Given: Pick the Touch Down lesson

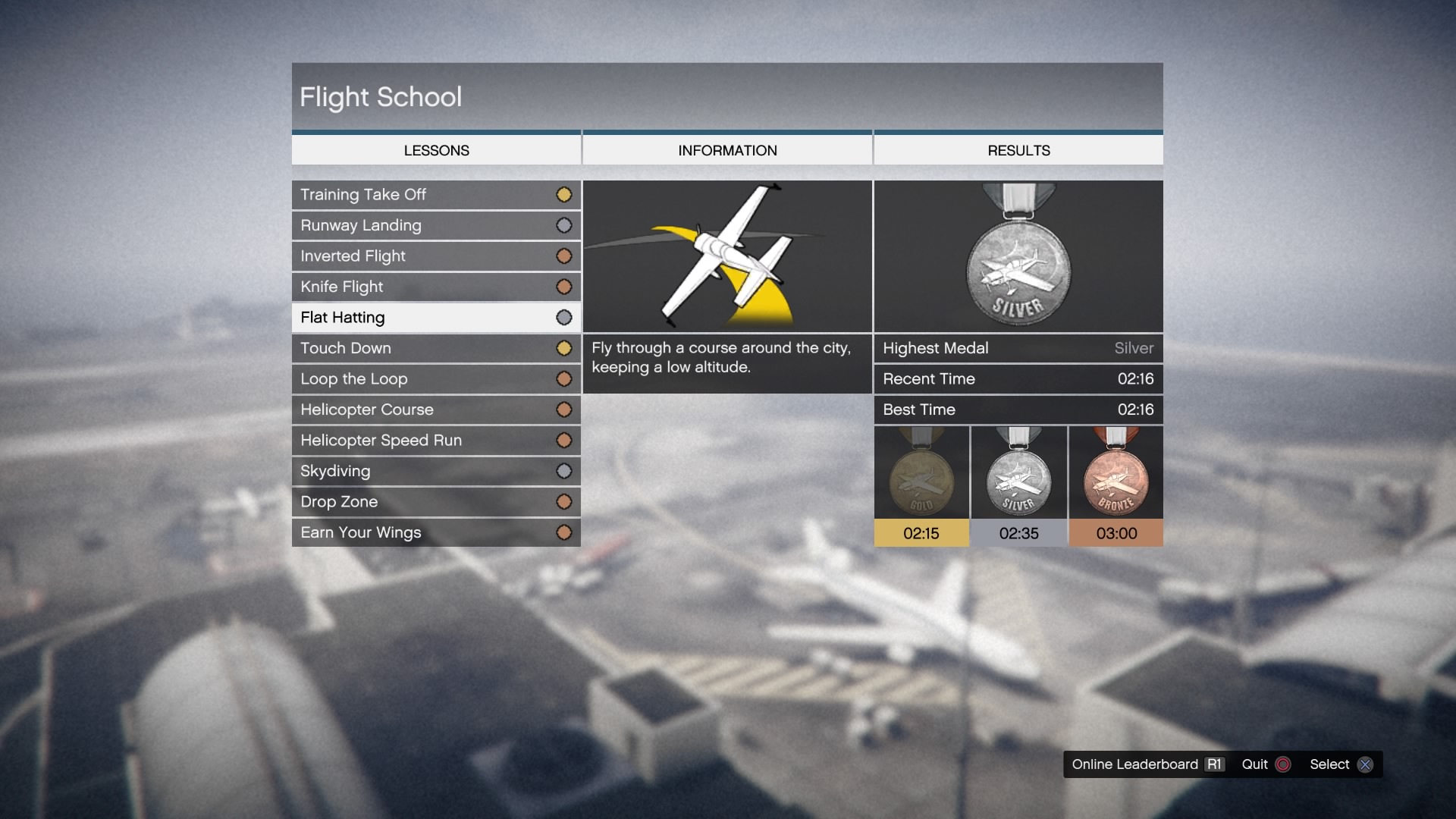Looking at the screenshot, I should [x=436, y=348].
